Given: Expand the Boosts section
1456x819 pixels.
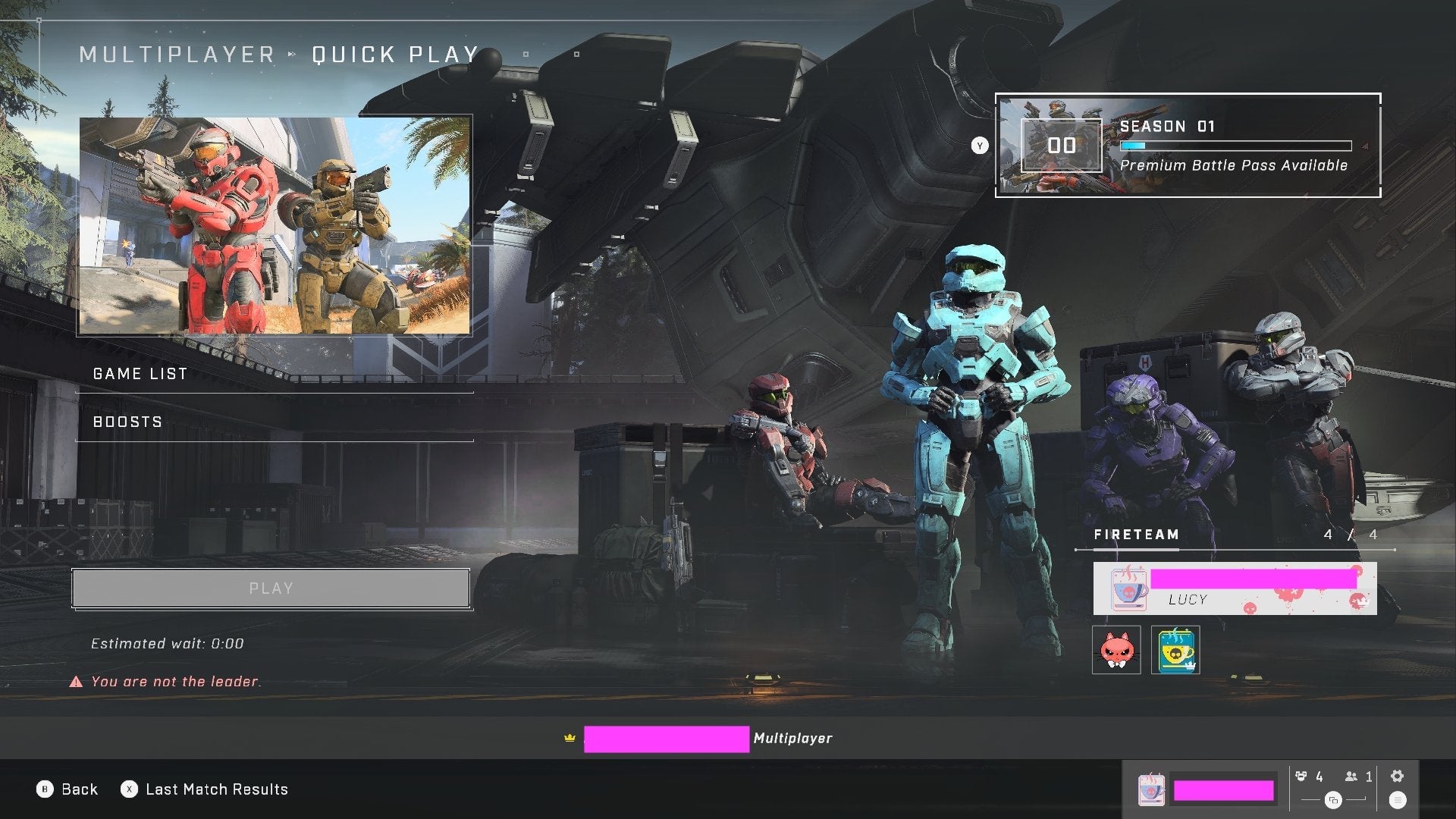Looking at the screenshot, I should 127,422.
